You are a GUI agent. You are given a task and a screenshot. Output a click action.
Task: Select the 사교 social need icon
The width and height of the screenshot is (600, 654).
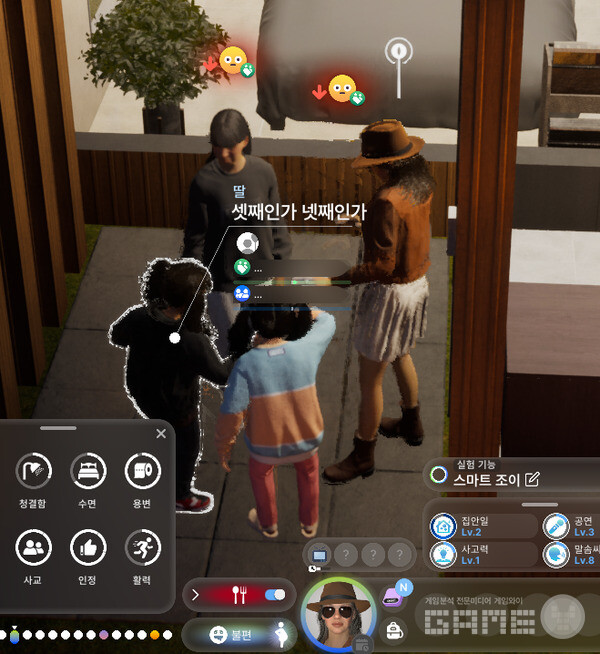(x=34, y=547)
